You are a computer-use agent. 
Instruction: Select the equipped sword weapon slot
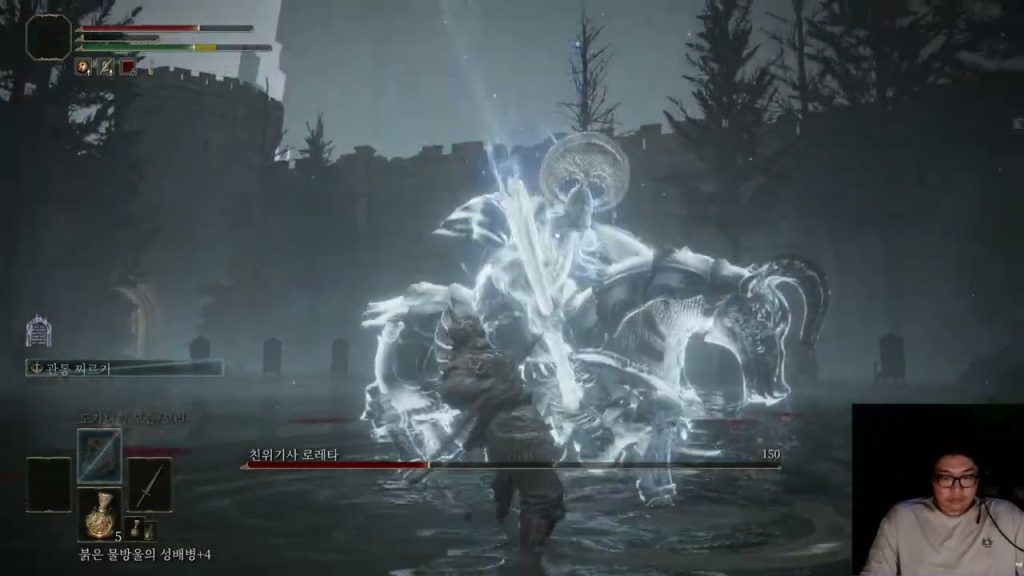click(x=149, y=485)
